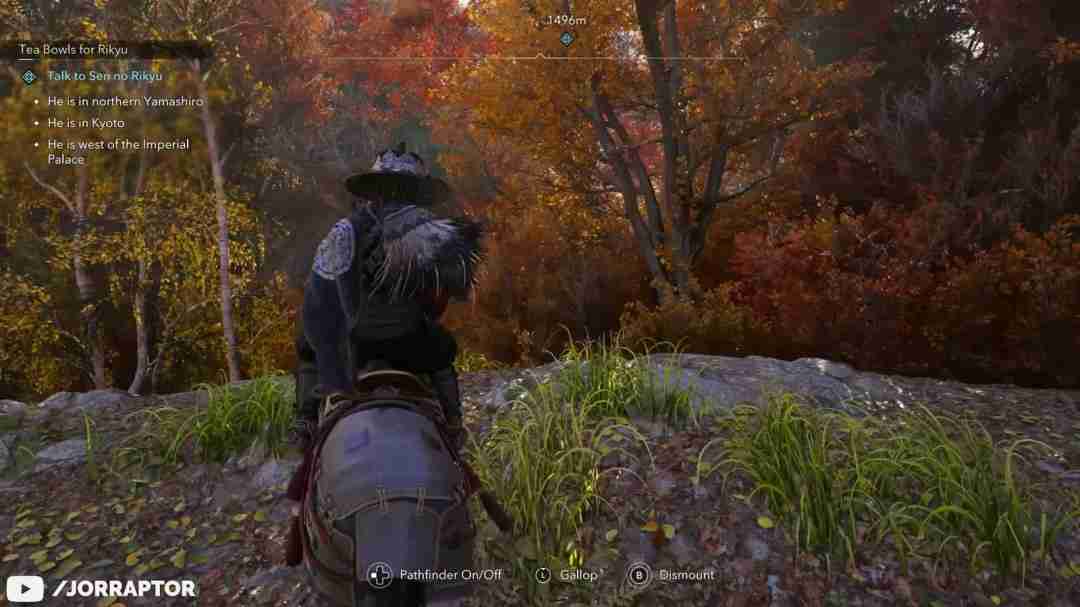Open the Tea Bowls for Rikyu quest title
The height and width of the screenshot is (607, 1080).
[x=73, y=49]
